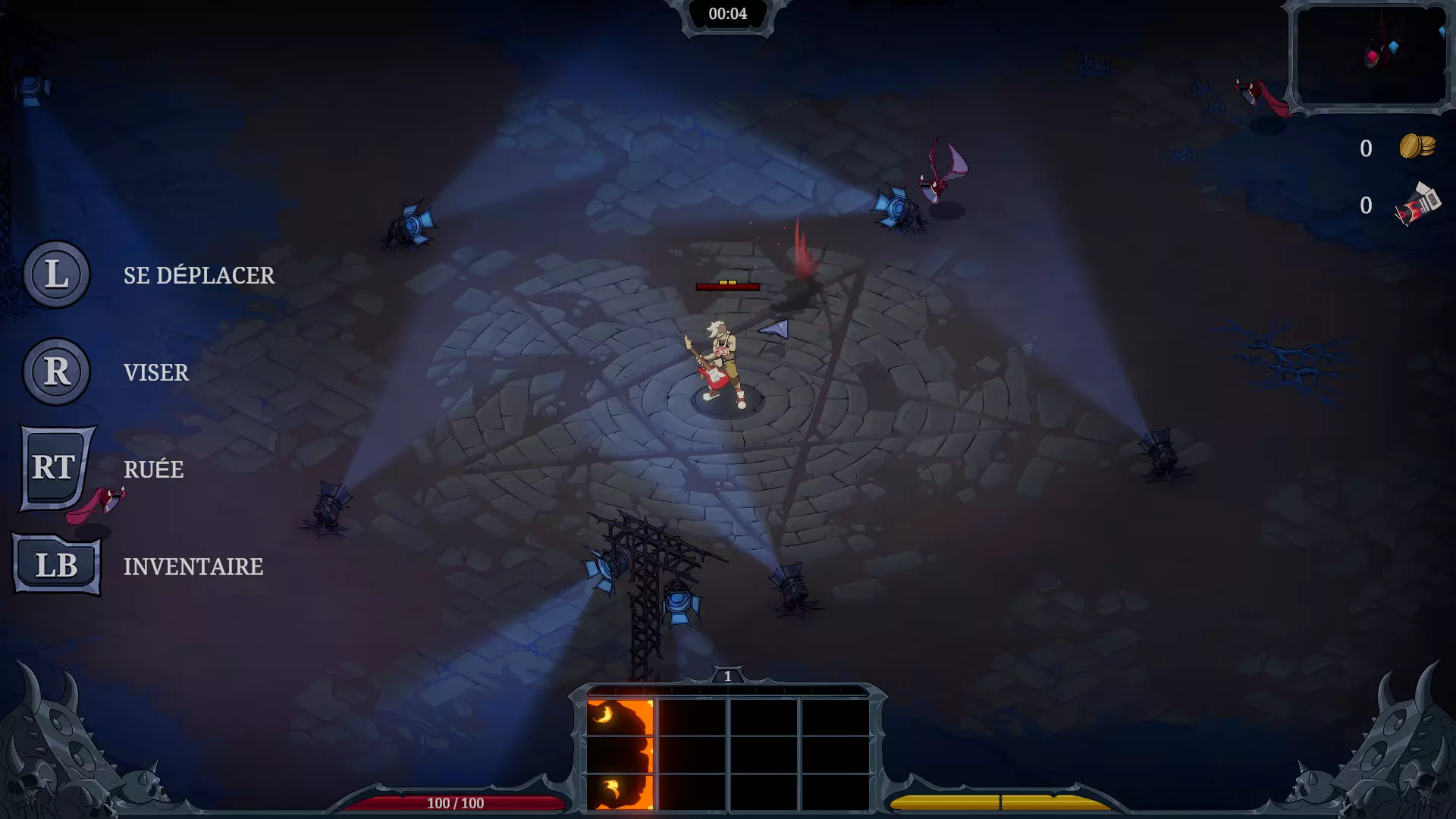Click the gold coins icon
This screenshot has width=1456, height=819.
tap(1417, 146)
